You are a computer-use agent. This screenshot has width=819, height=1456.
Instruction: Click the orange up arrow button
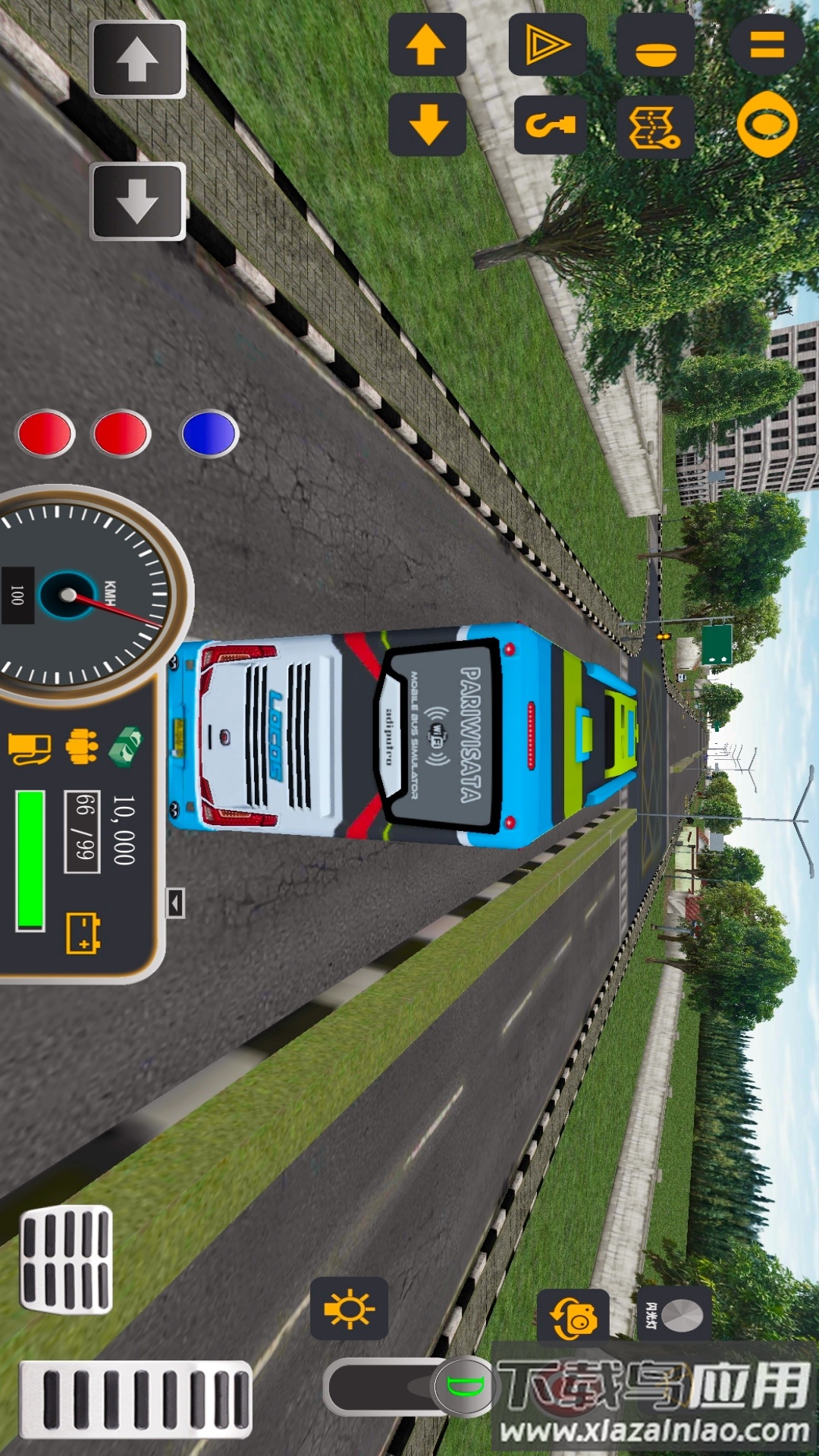pyautogui.click(x=427, y=45)
